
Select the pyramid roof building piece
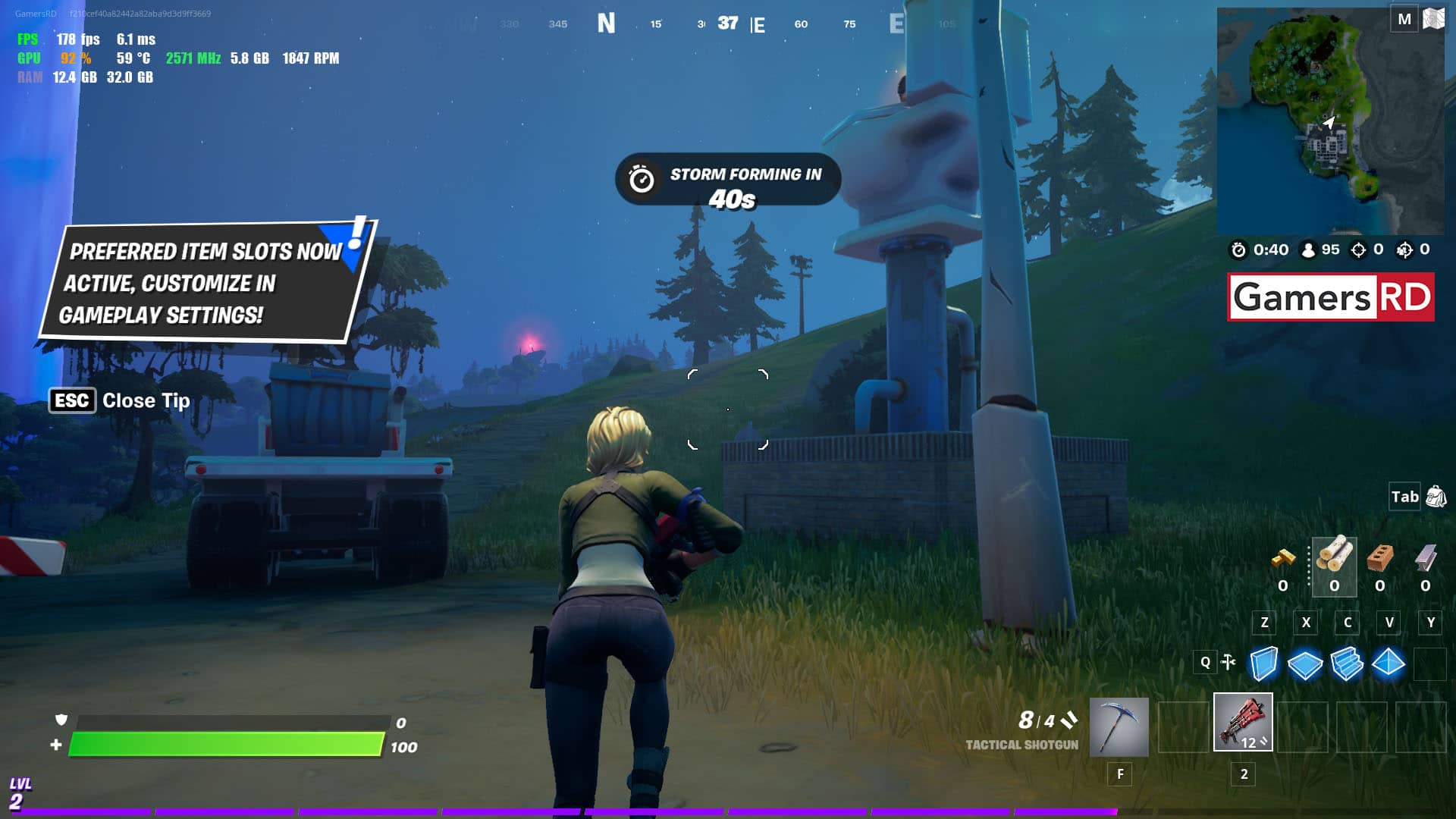pyautogui.click(x=1389, y=664)
